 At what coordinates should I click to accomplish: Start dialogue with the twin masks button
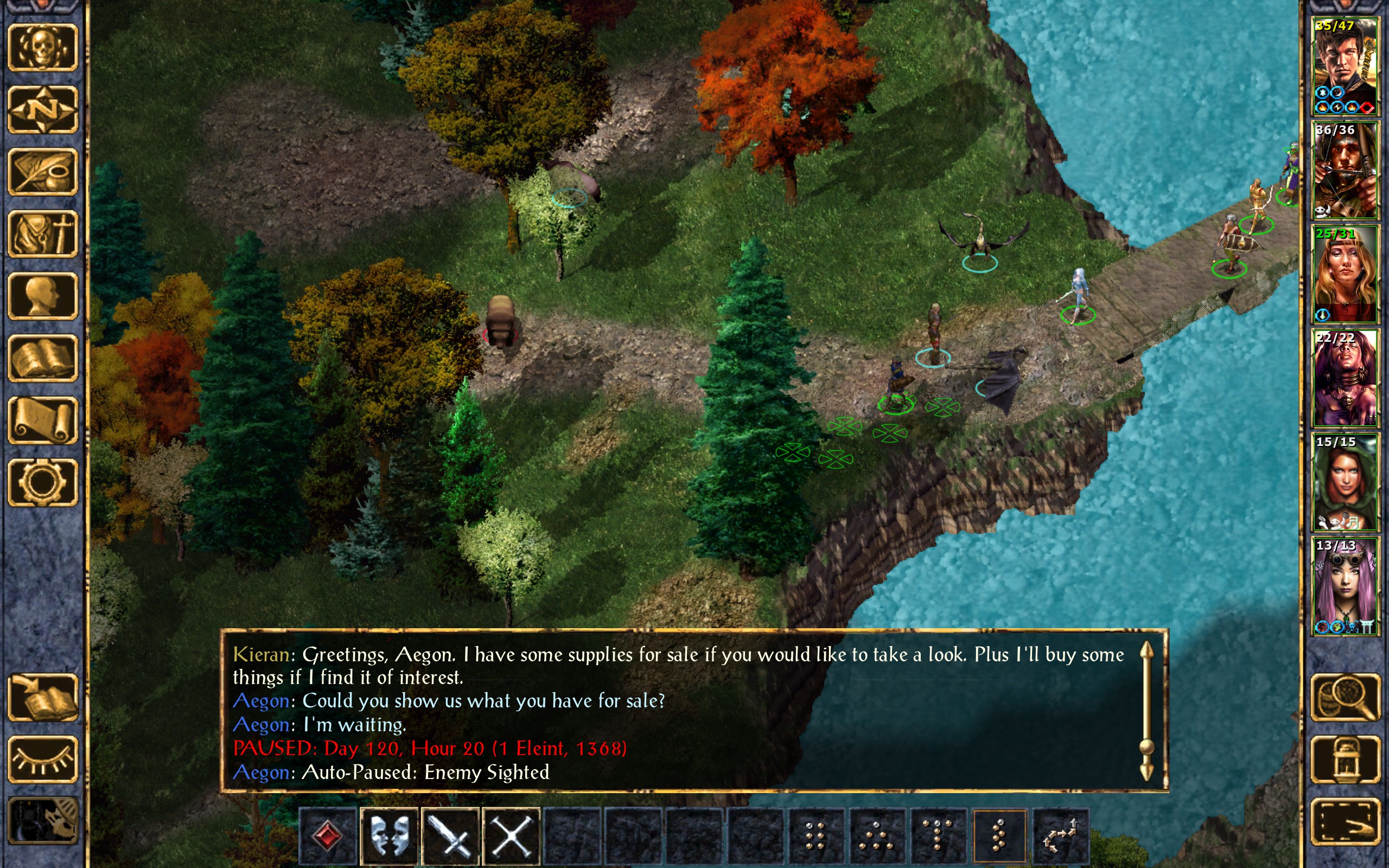coord(390,836)
